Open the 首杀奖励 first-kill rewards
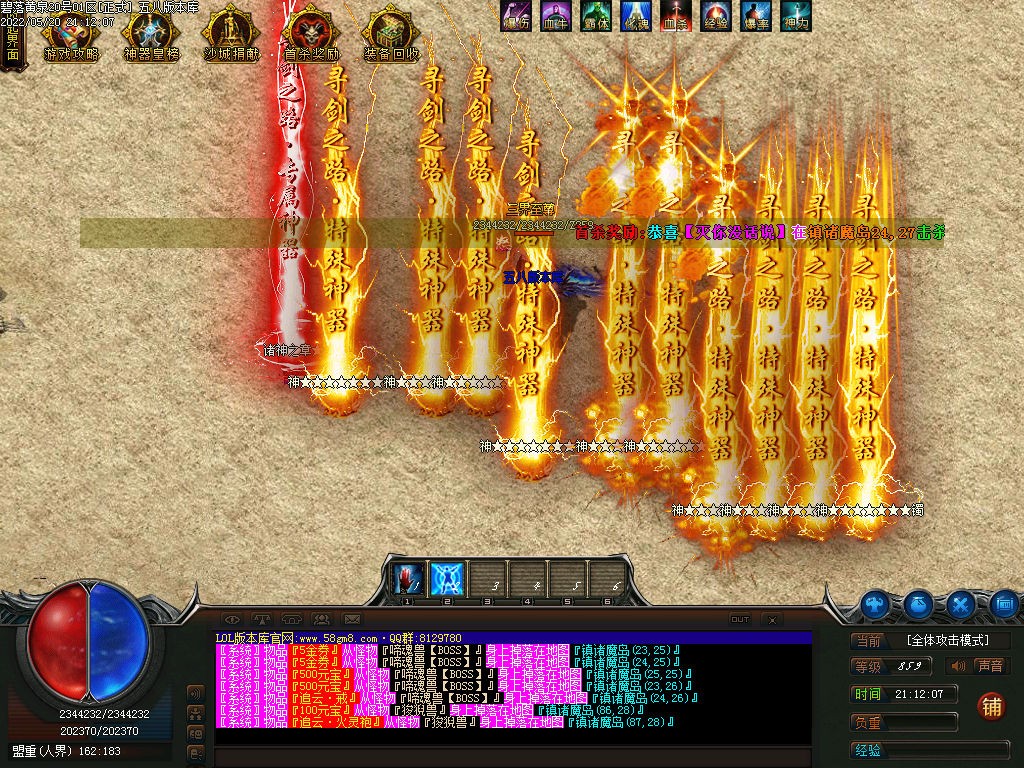The width and height of the screenshot is (1024, 768). 311,38
